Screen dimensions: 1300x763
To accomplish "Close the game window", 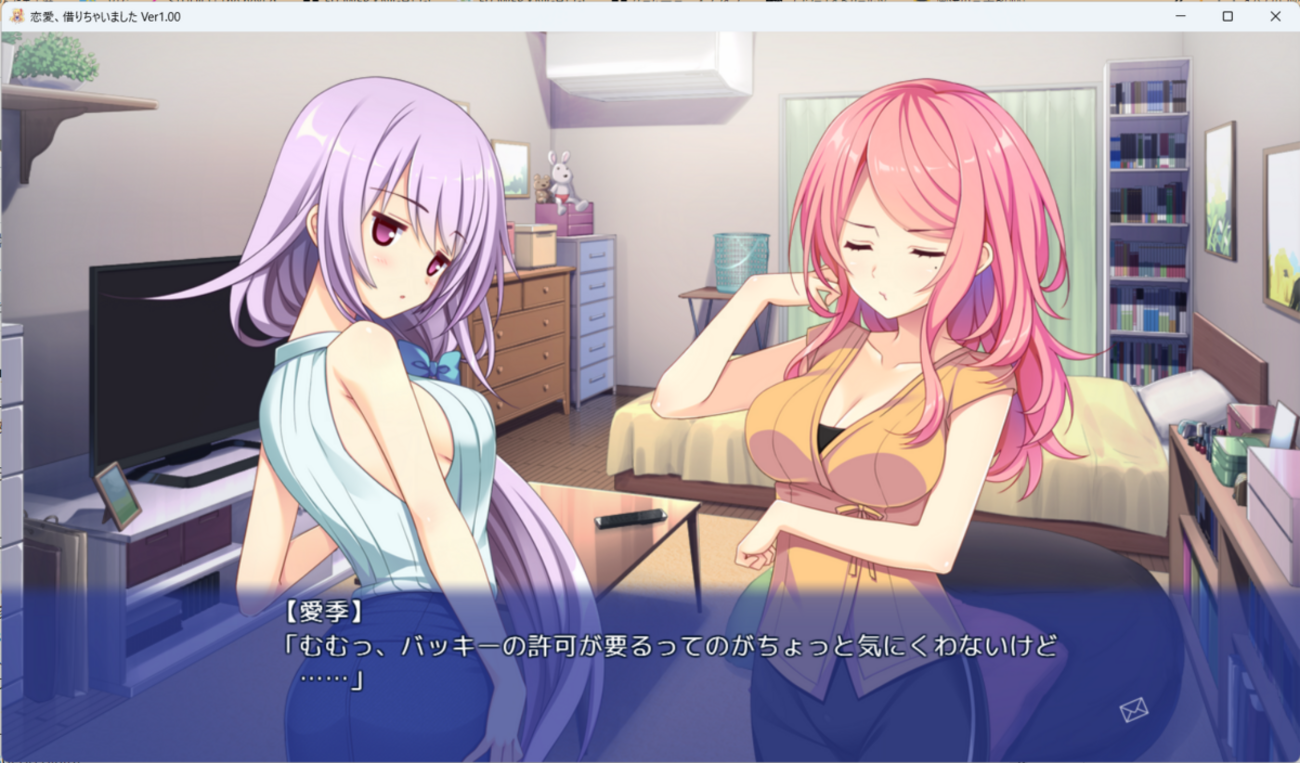I will click(1275, 16).
